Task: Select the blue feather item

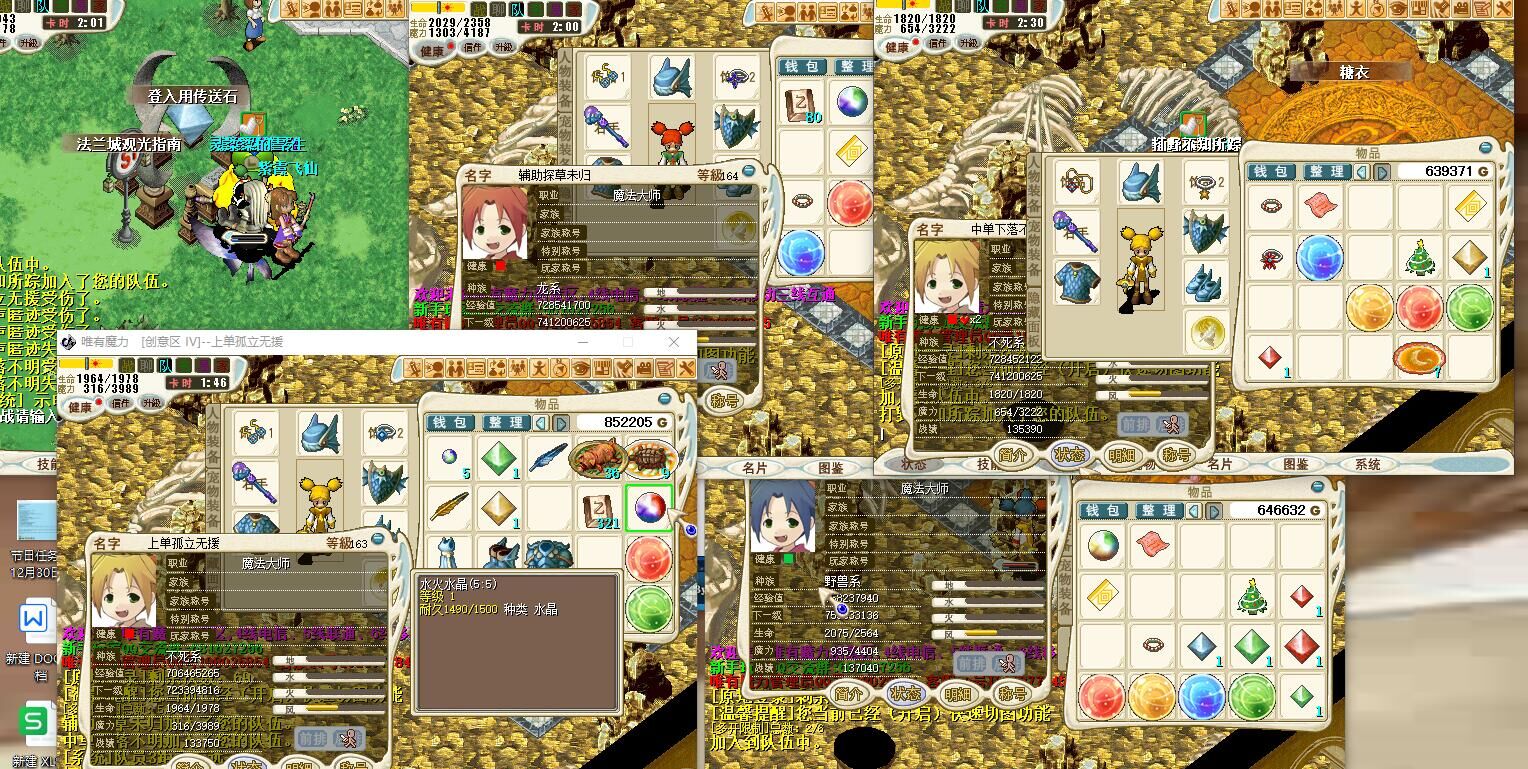Action: tap(548, 459)
